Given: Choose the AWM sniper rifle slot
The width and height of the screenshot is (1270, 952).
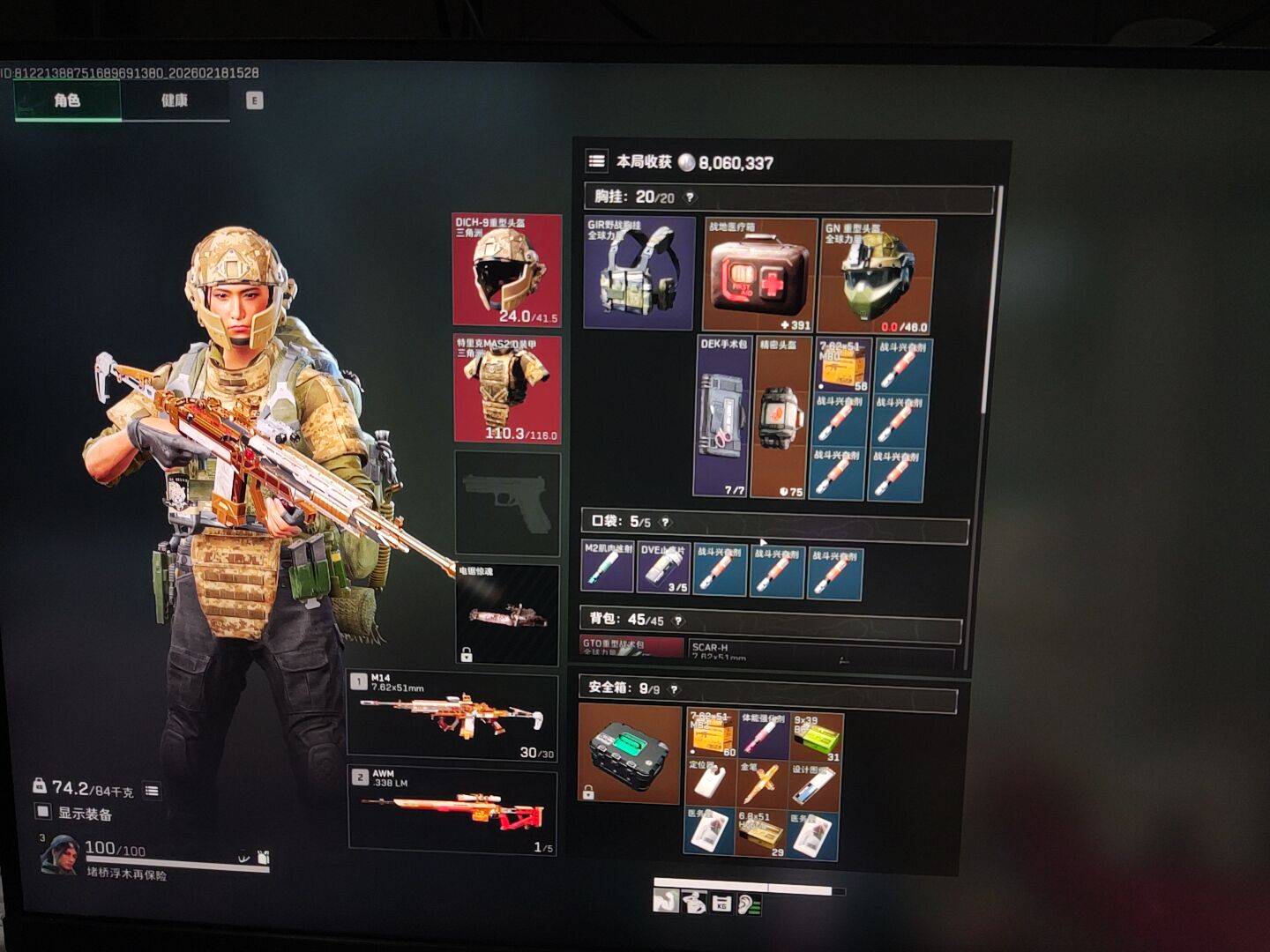Looking at the screenshot, I should 452,811.
